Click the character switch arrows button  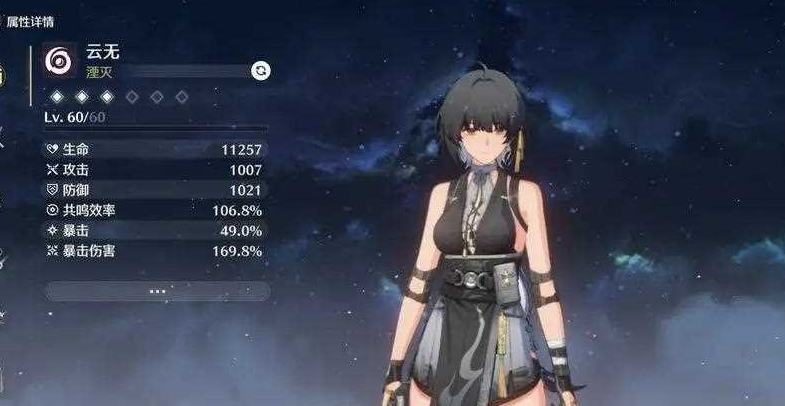[261, 70]
